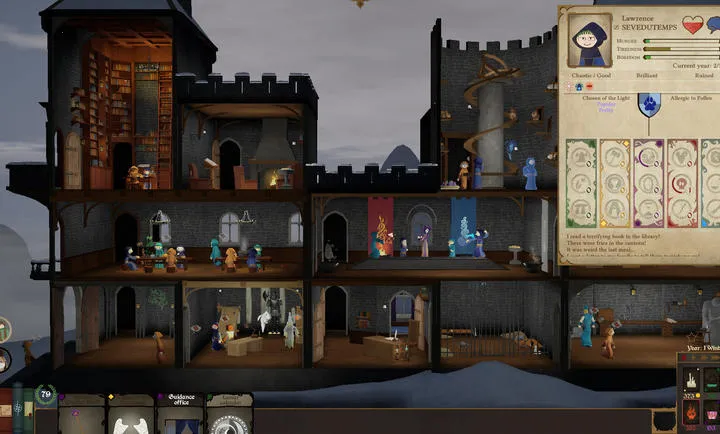Click the Allergic to Fallen trait
This screenshot has width=720, height=434.
[690, 96]
